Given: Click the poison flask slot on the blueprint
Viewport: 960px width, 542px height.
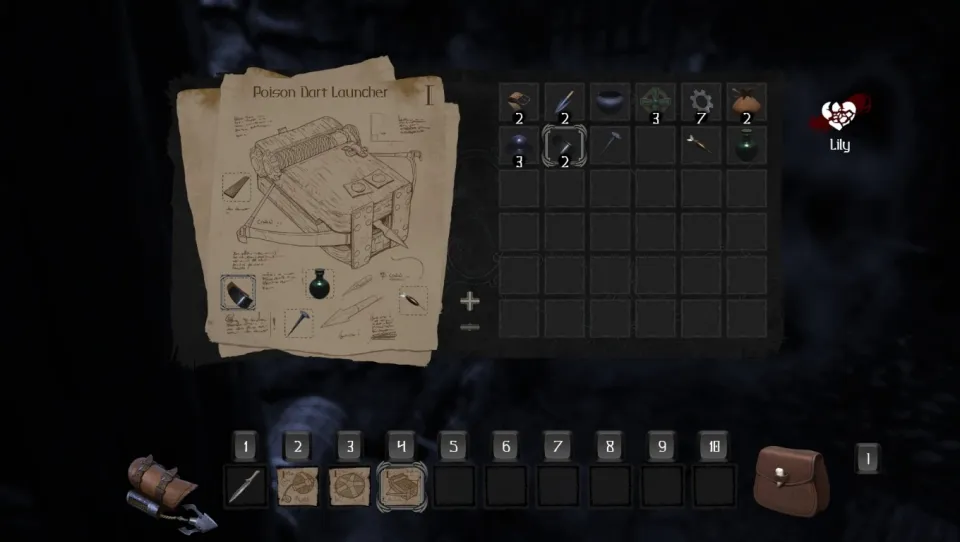Looking at the screenshot, I should tap(319, 284).
